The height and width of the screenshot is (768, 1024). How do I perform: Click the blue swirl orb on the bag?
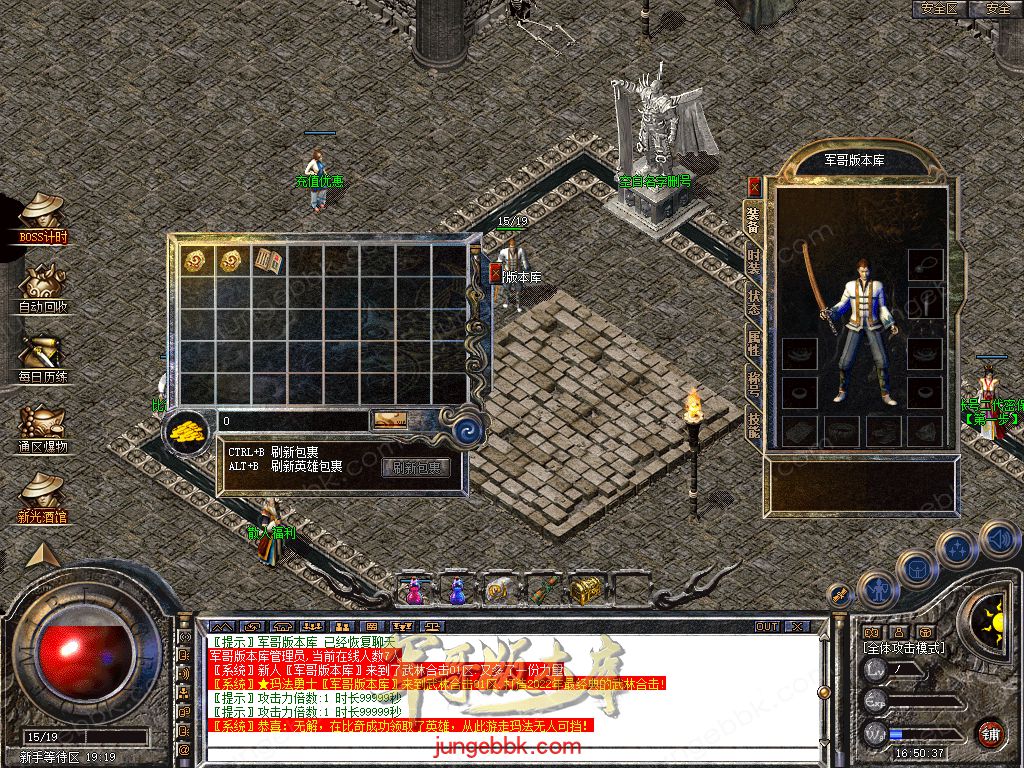(x=468, y=431)
